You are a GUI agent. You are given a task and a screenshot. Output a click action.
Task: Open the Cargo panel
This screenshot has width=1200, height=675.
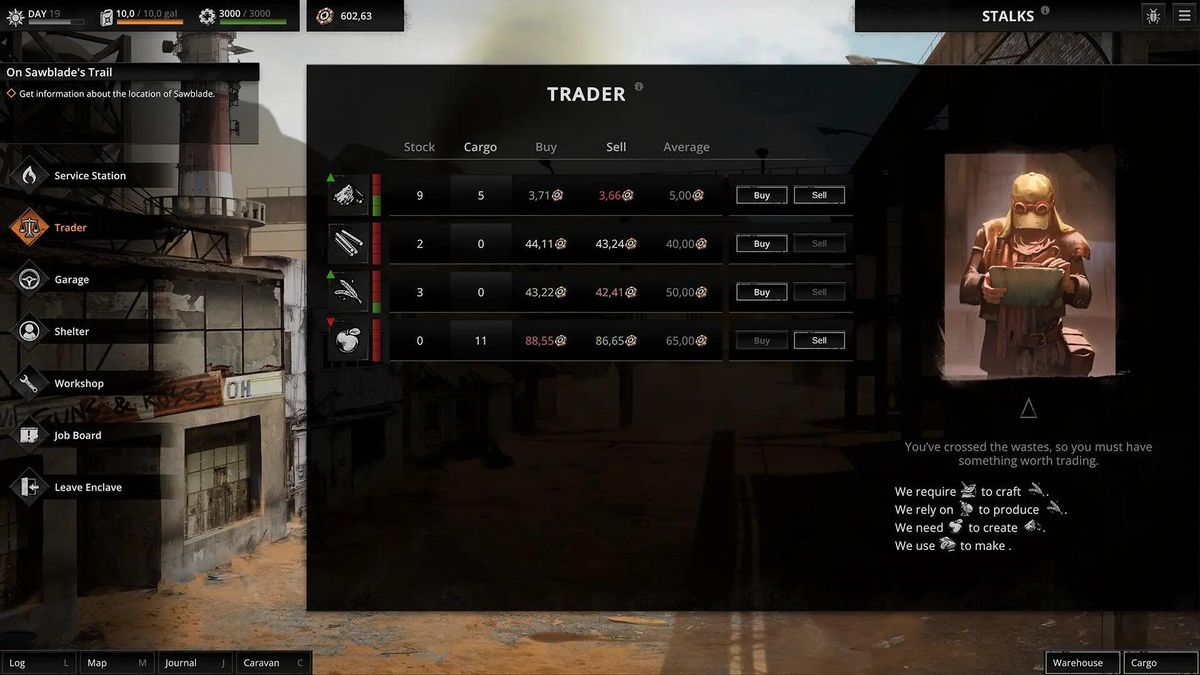(1159, 663)
